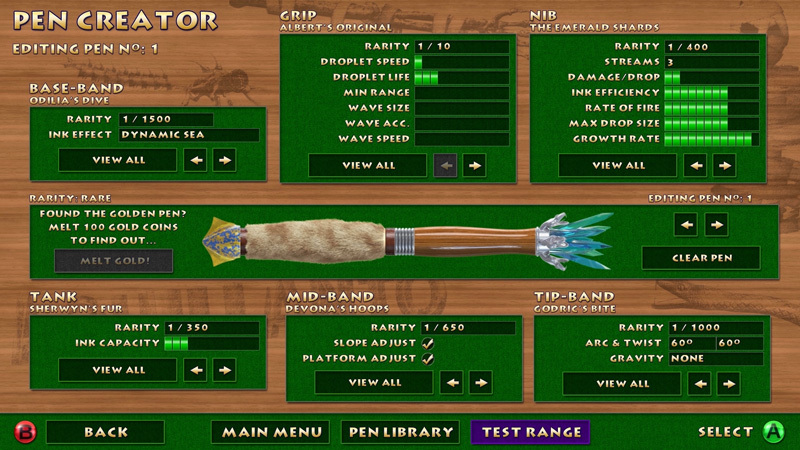Choose the next Grip with right arrow
The height and width of the screenshot is (450, 800).
474,165
